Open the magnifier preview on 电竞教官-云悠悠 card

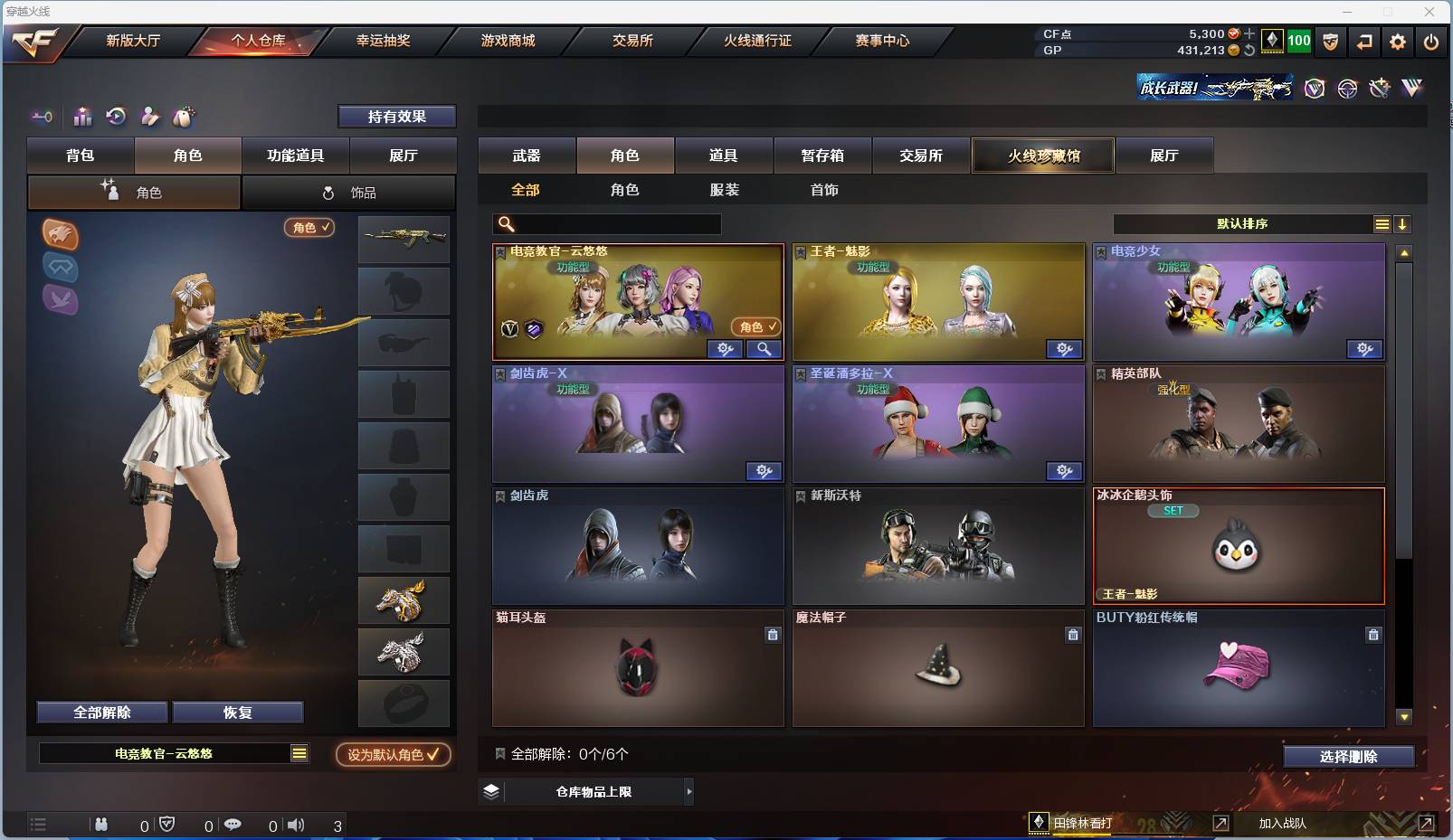point(764,348)
